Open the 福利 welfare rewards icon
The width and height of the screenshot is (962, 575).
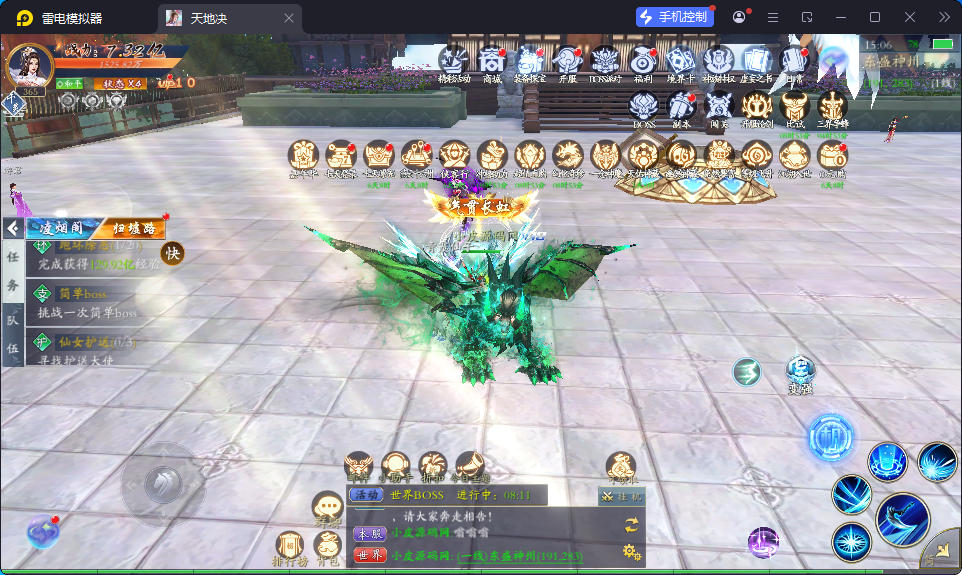tap(643, 61)
